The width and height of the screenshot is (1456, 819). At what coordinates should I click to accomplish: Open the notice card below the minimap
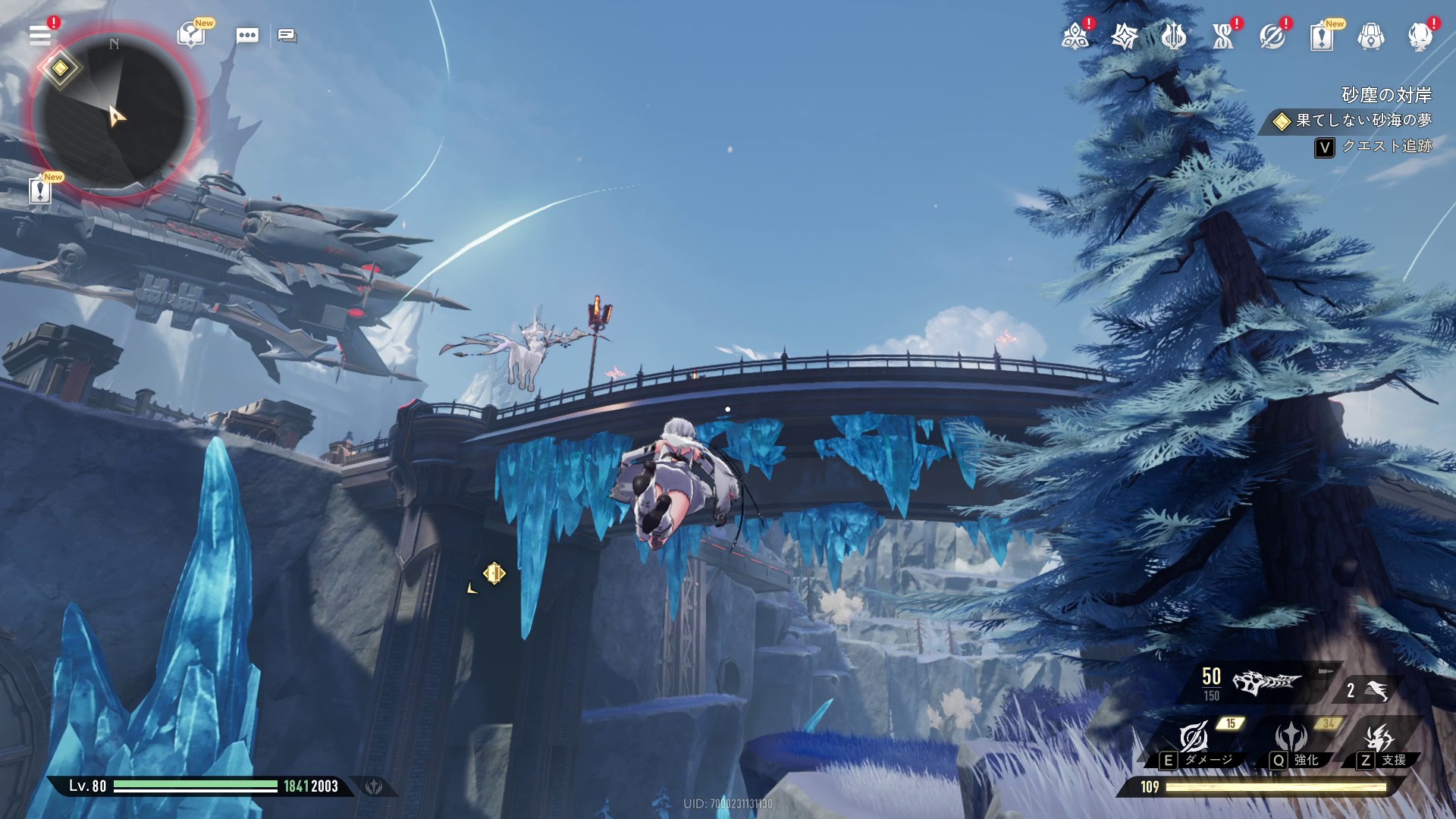click(40, 190)
